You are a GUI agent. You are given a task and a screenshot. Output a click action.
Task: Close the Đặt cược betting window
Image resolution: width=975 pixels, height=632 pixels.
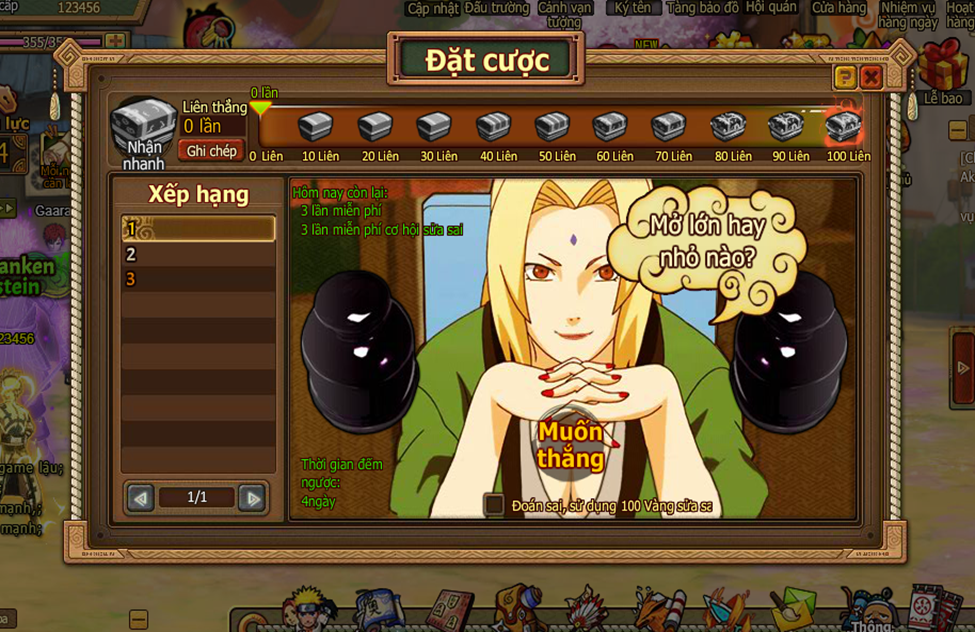pos(871,77)
